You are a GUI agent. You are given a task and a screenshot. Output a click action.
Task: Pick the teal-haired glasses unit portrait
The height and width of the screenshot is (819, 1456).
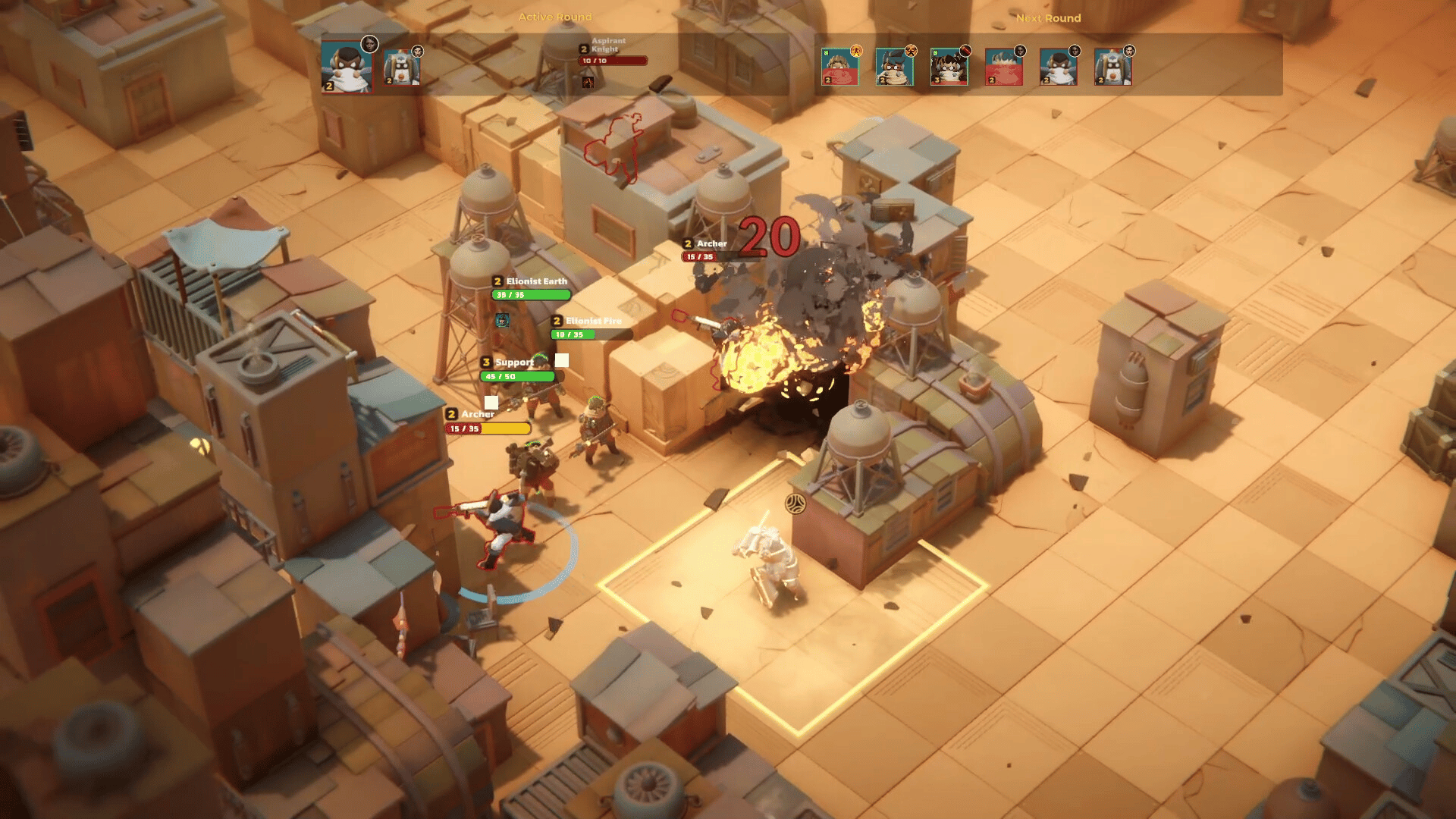[x=894, y=67]
